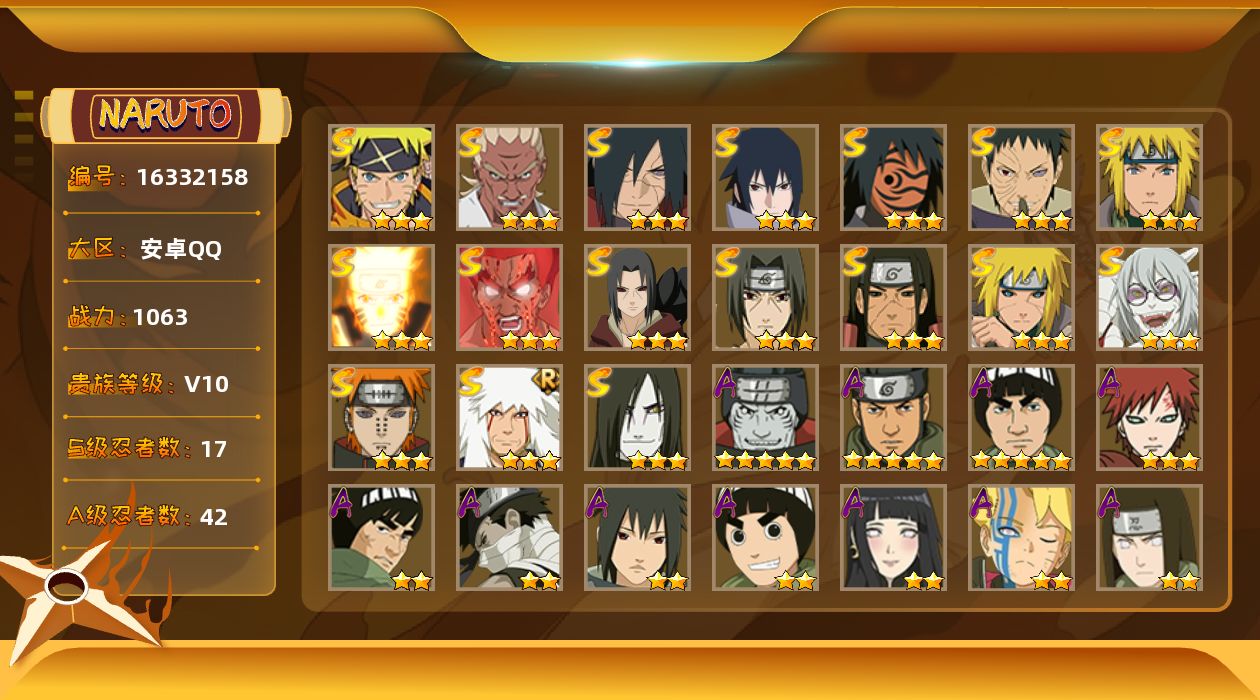Pick the Madara Uchiha portrait
This screenshot has height=700, width=1260.
click(637, 177)
